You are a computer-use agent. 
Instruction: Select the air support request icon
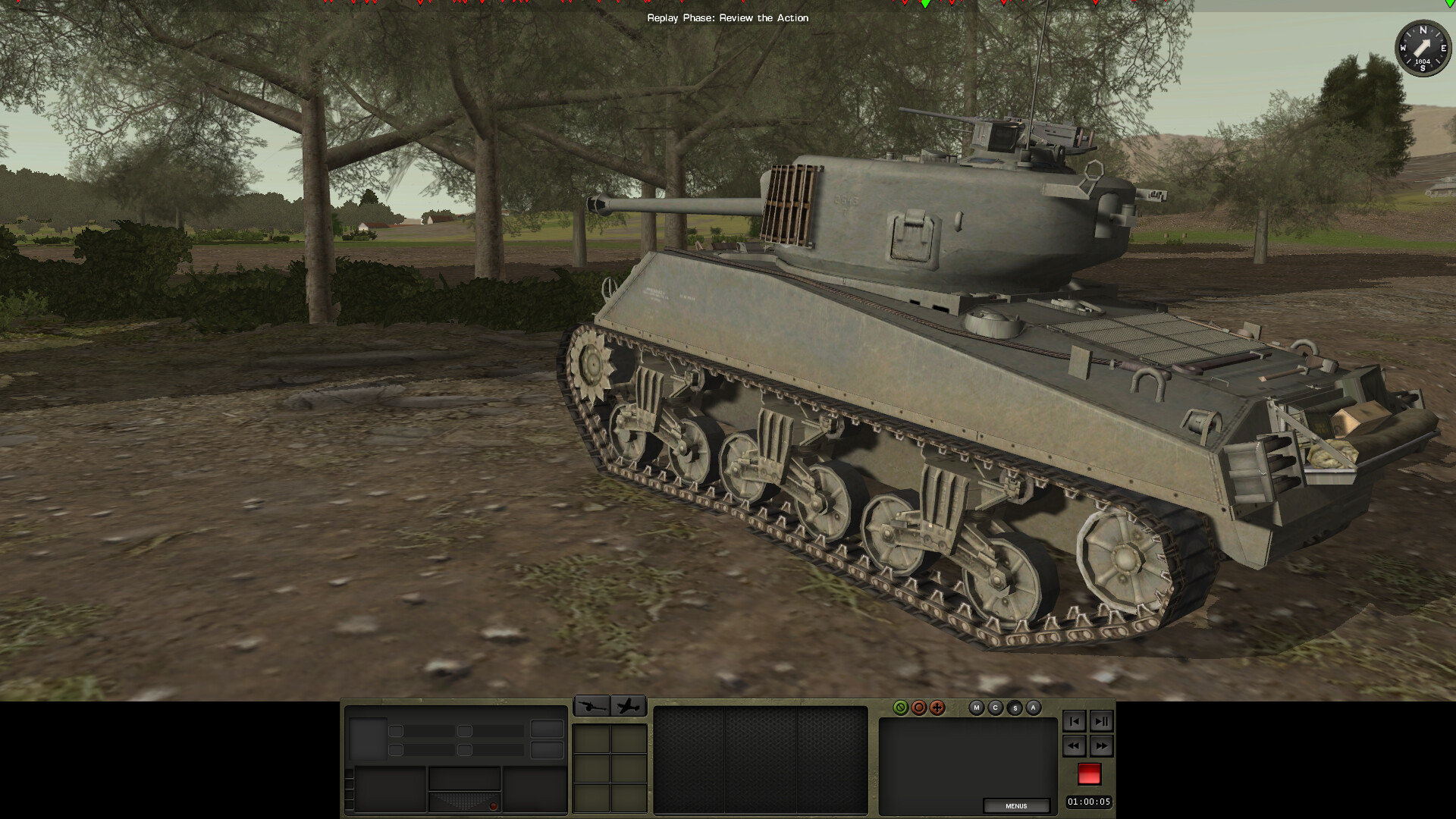tap(628, 707)
